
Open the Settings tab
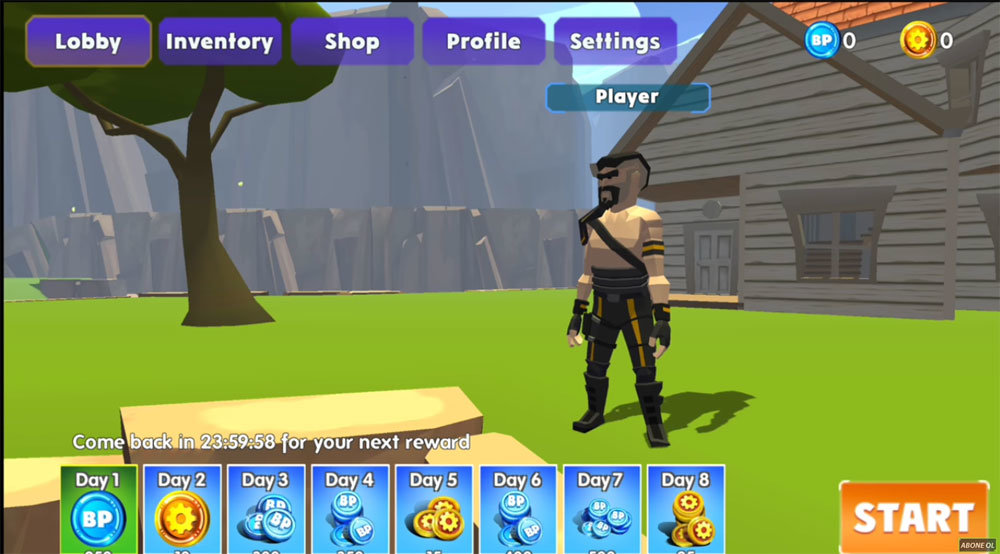[614, 42]
